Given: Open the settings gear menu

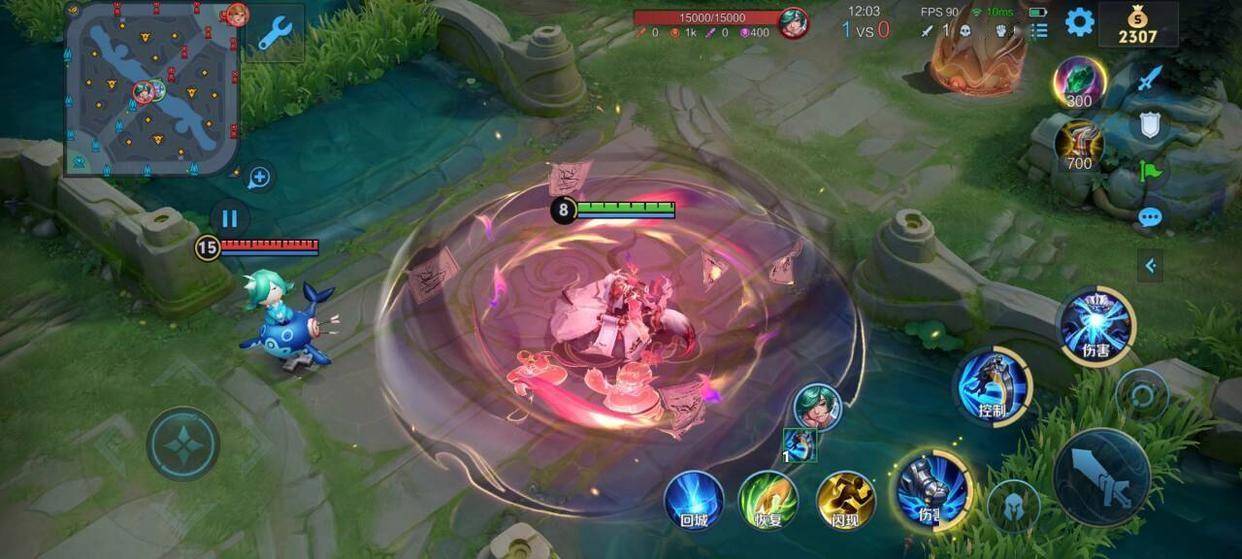Looking at the screenshot, I should pyautogui.click(x=1079, y=22).
